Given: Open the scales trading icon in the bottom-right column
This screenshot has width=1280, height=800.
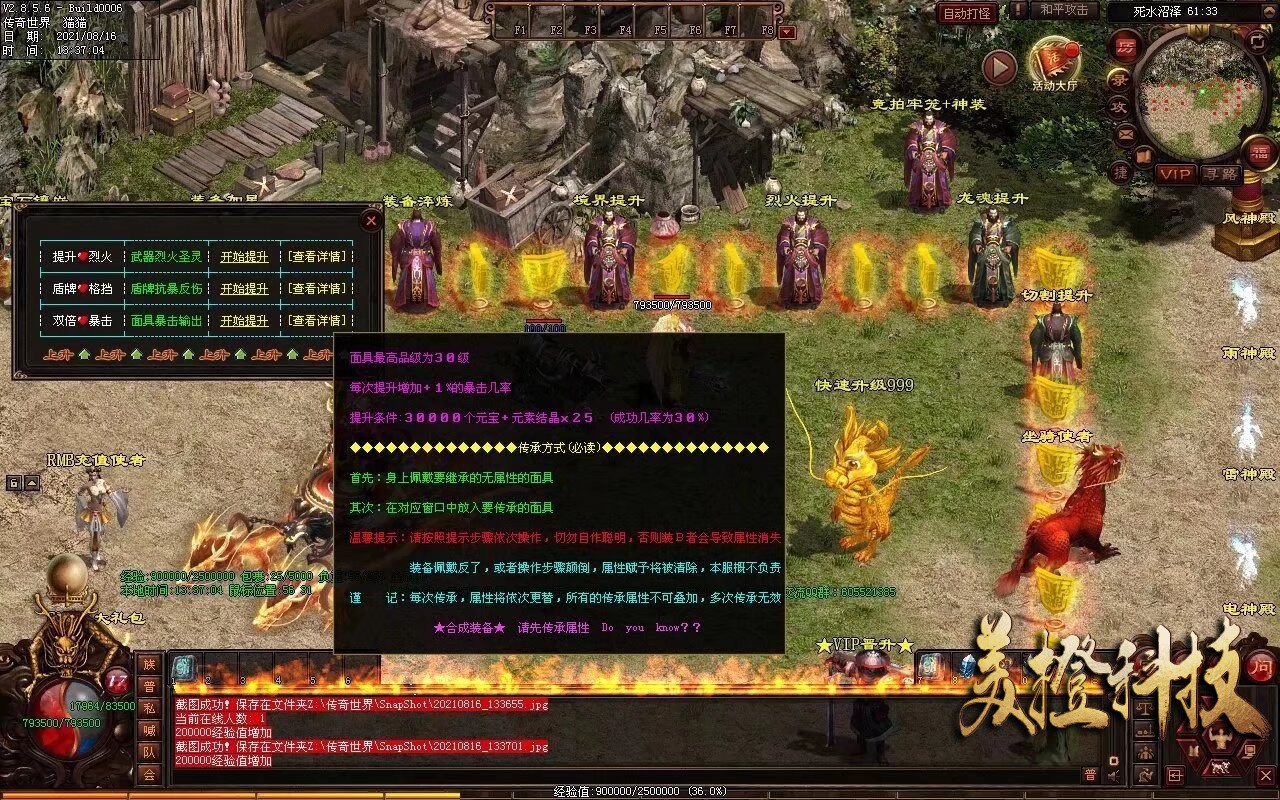Looking at the screenshot, I should pos(1145,707).
